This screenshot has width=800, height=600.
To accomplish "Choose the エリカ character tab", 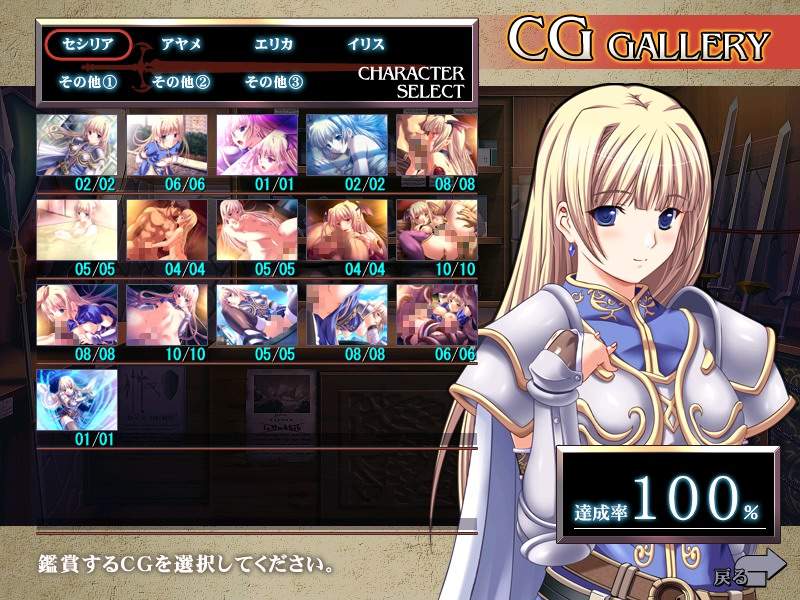I will [x=274, y=45].
